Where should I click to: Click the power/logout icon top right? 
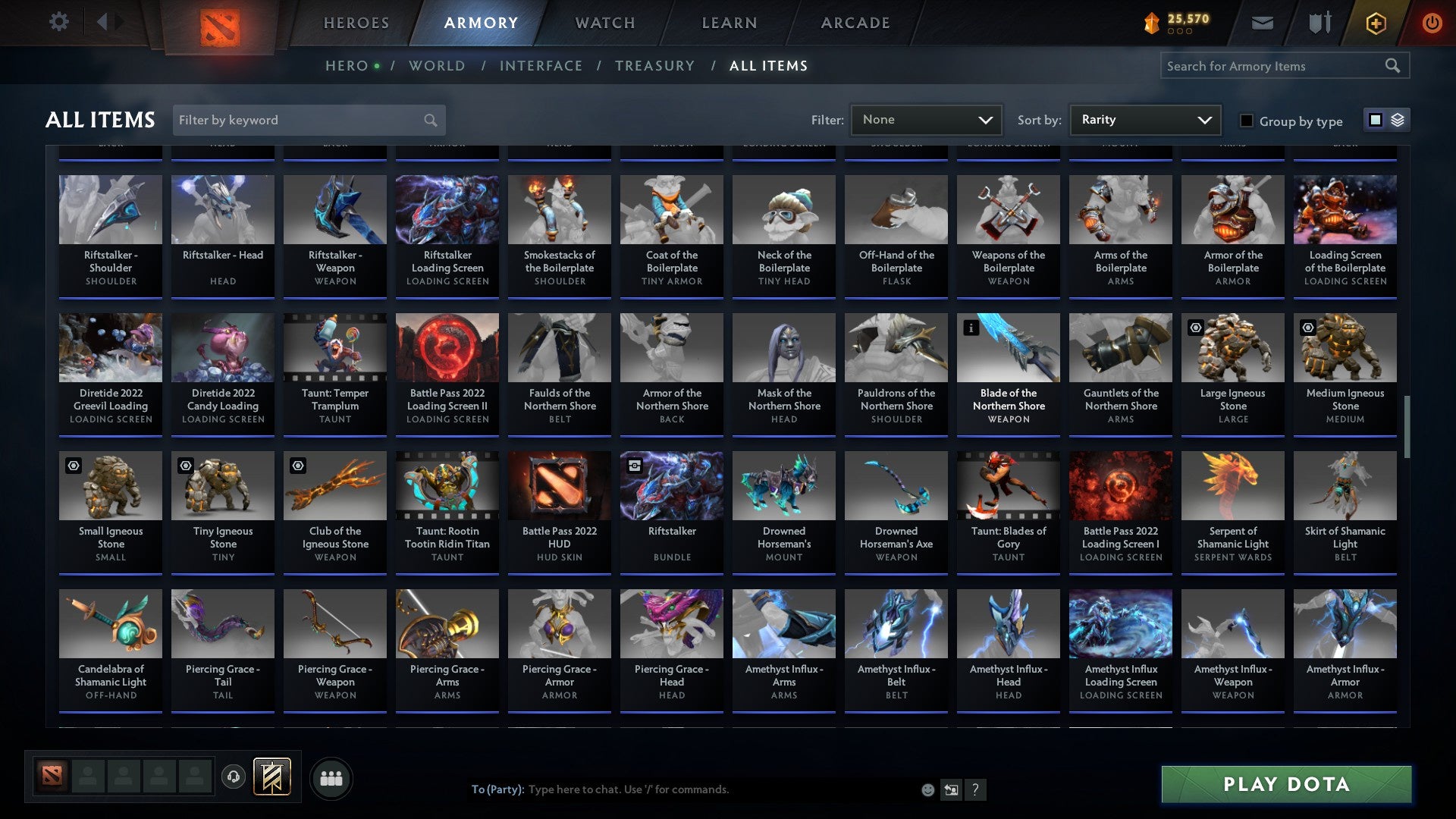click(x=1432, y=23)
